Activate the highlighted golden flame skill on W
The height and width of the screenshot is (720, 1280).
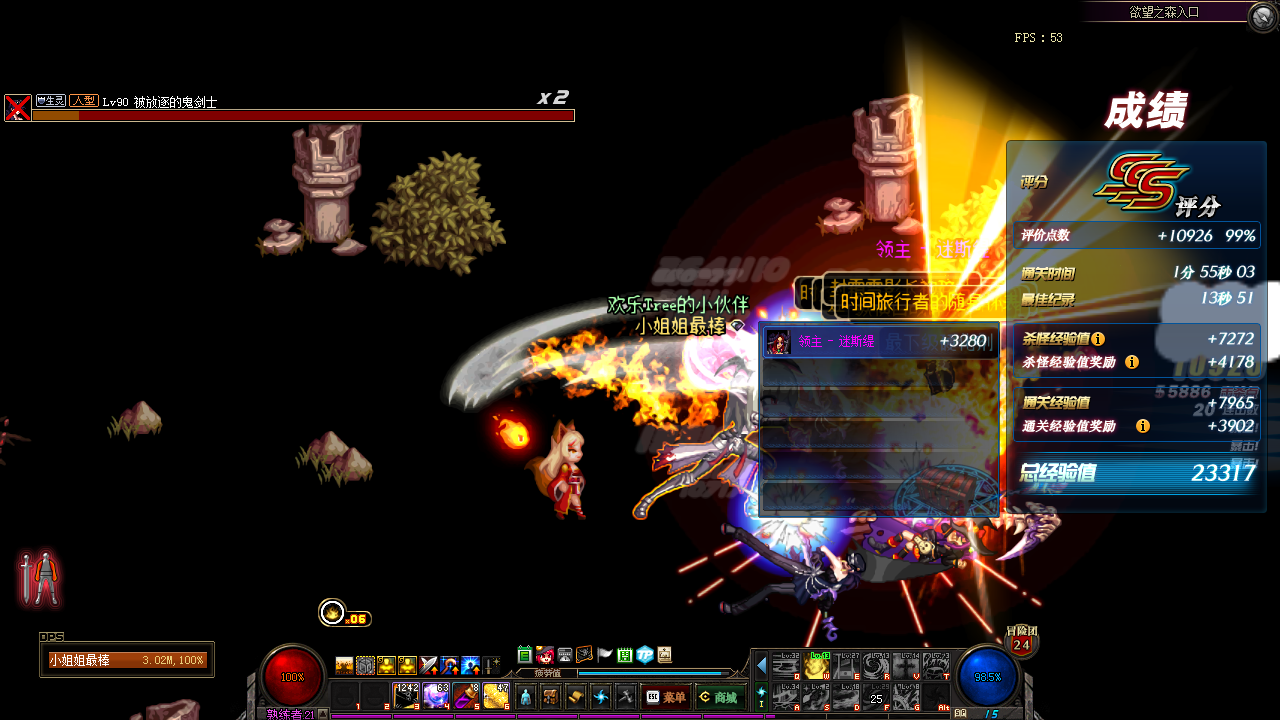pyautogui.click(x=817, y=667)
